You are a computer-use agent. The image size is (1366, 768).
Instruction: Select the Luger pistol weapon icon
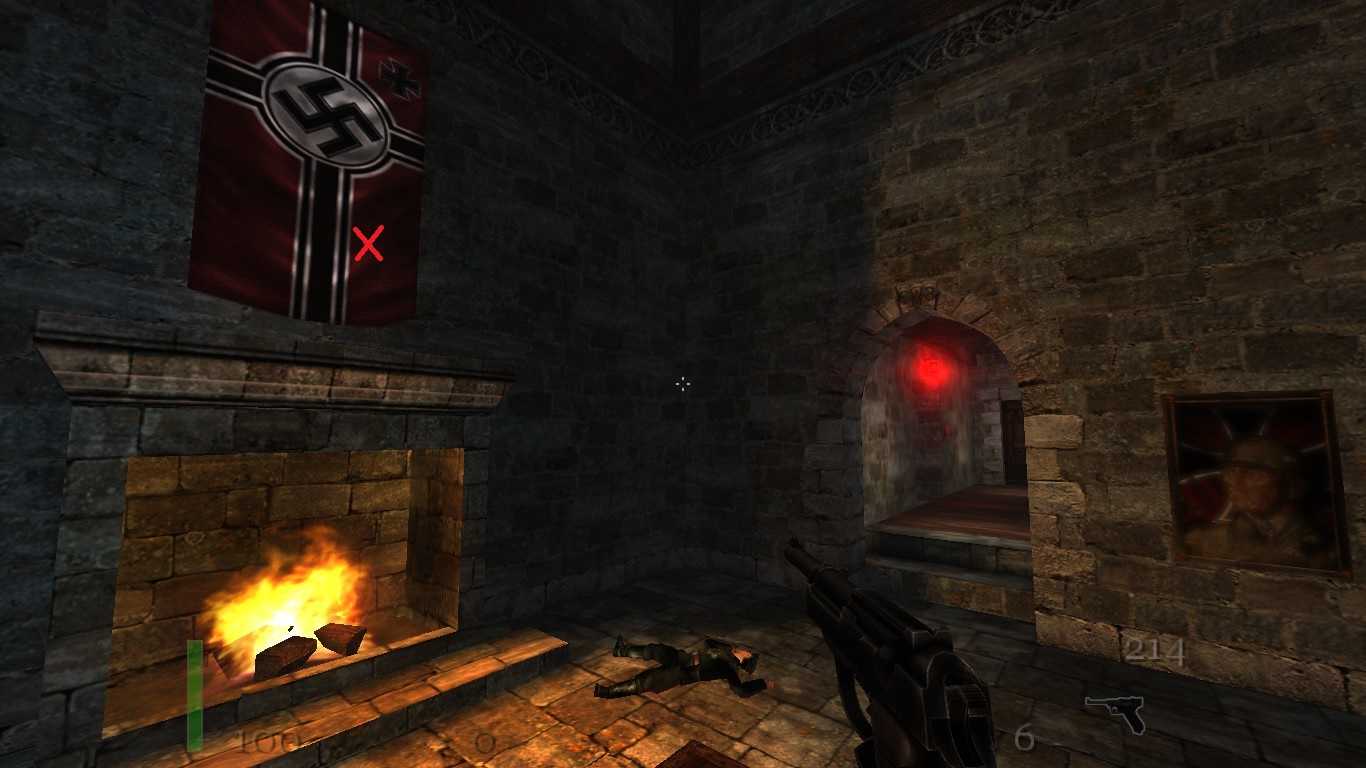coord(1114,712)
